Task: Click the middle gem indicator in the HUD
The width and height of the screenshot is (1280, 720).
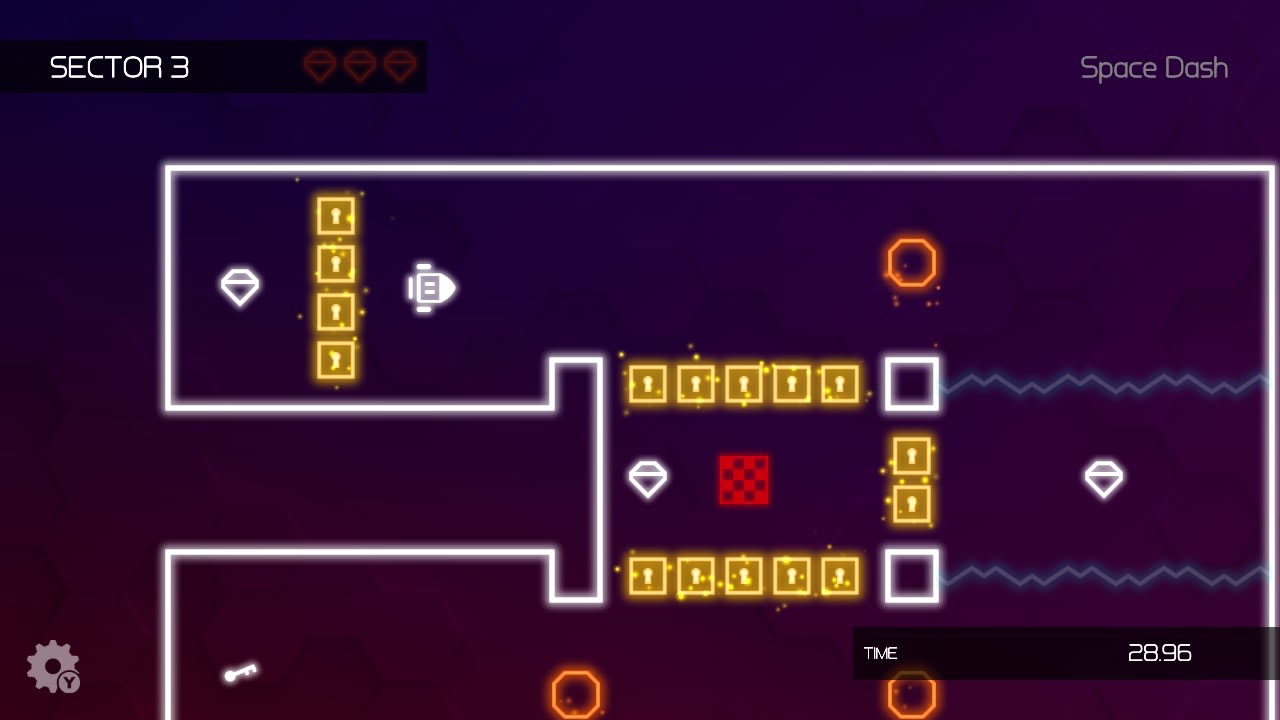Action: 359,66
